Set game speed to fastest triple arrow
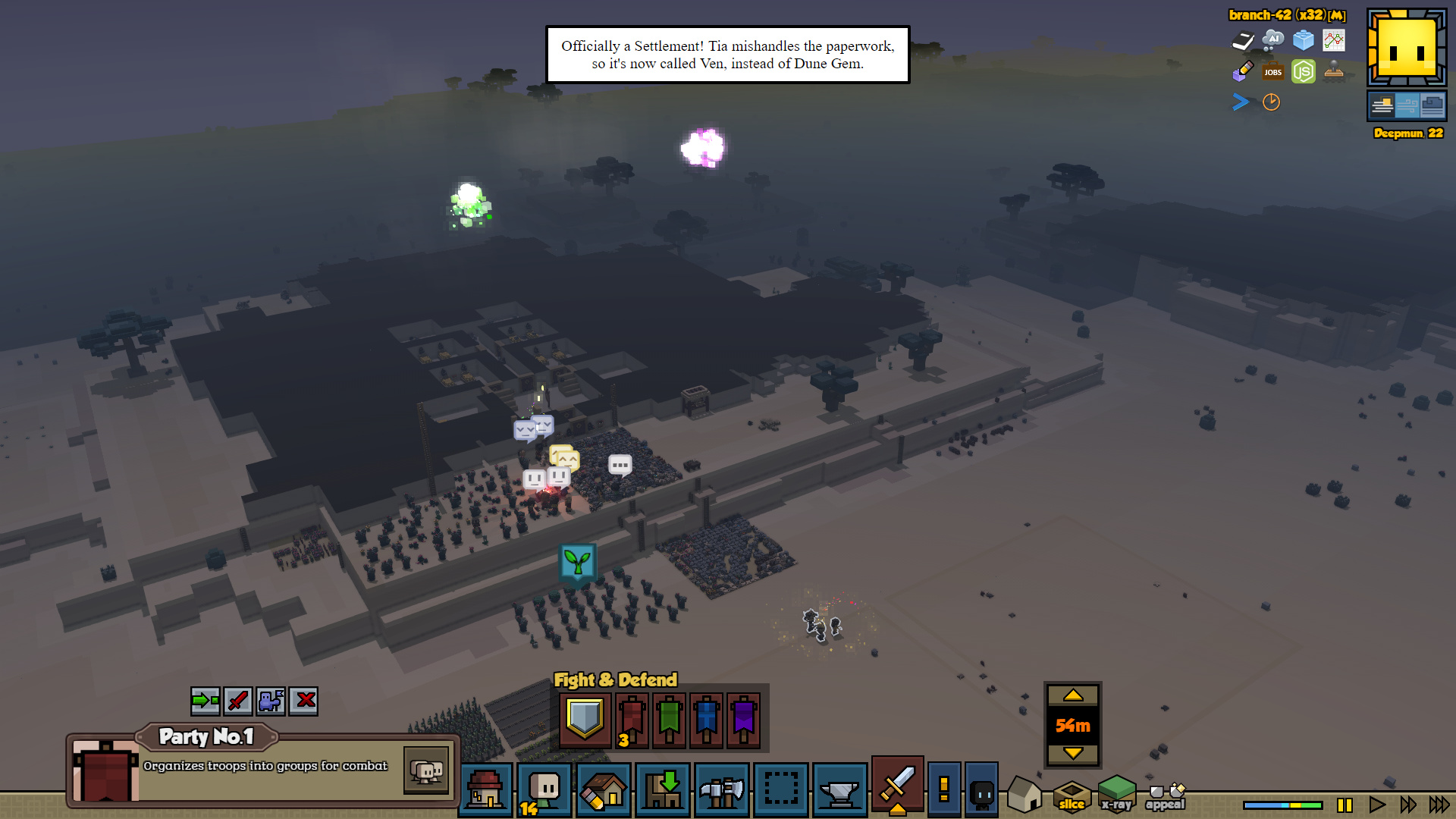Screen dimensions: 1456x819 (x=1439, y=805)
